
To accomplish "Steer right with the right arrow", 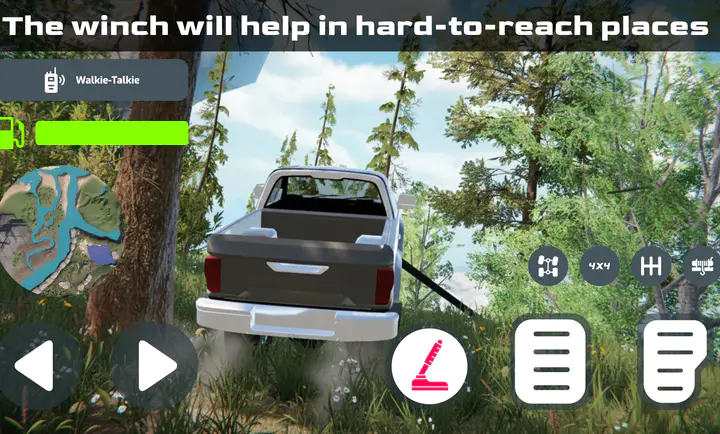I will (153, 366).
